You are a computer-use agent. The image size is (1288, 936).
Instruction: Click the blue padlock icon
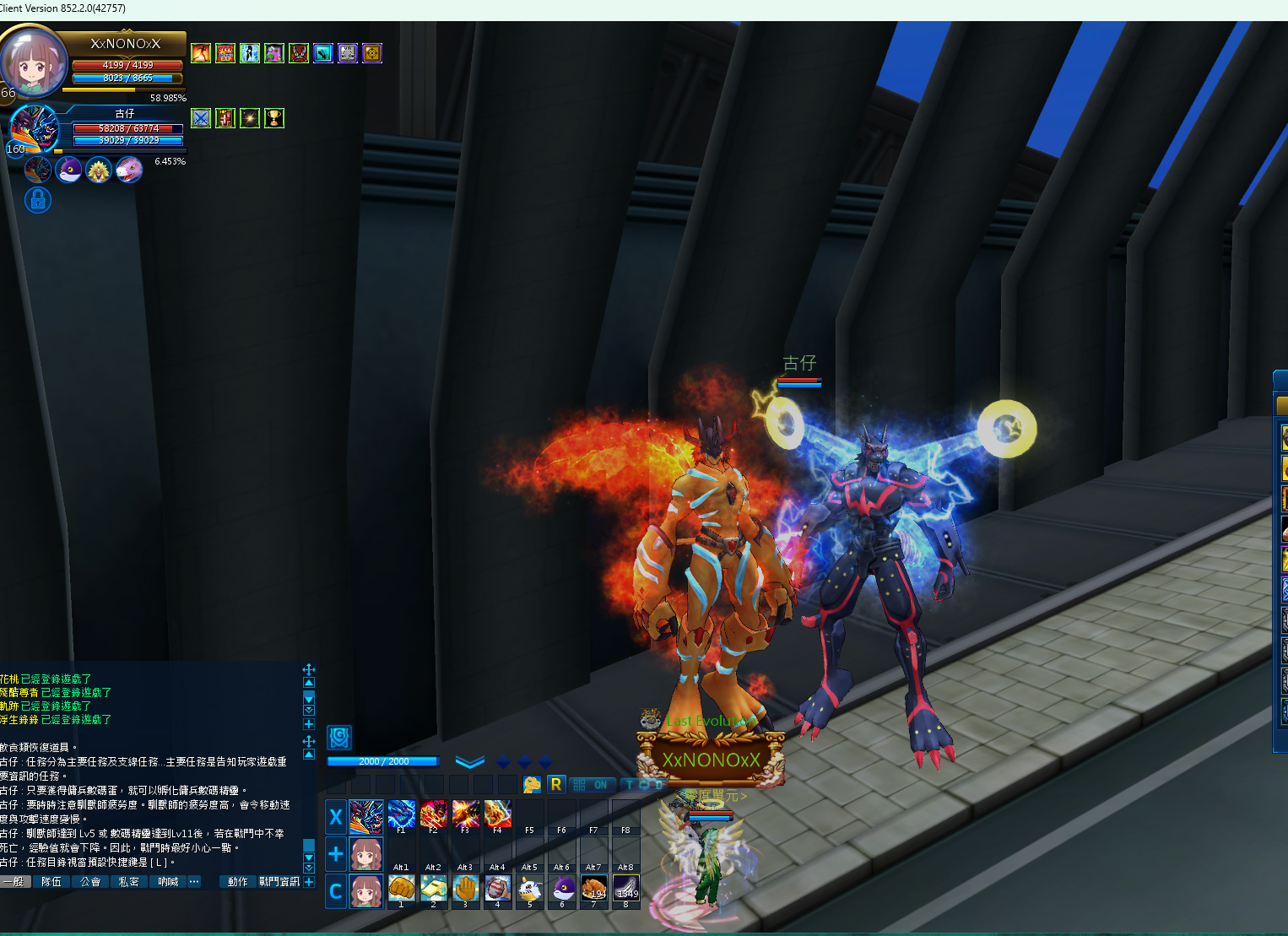pos(38,200)
